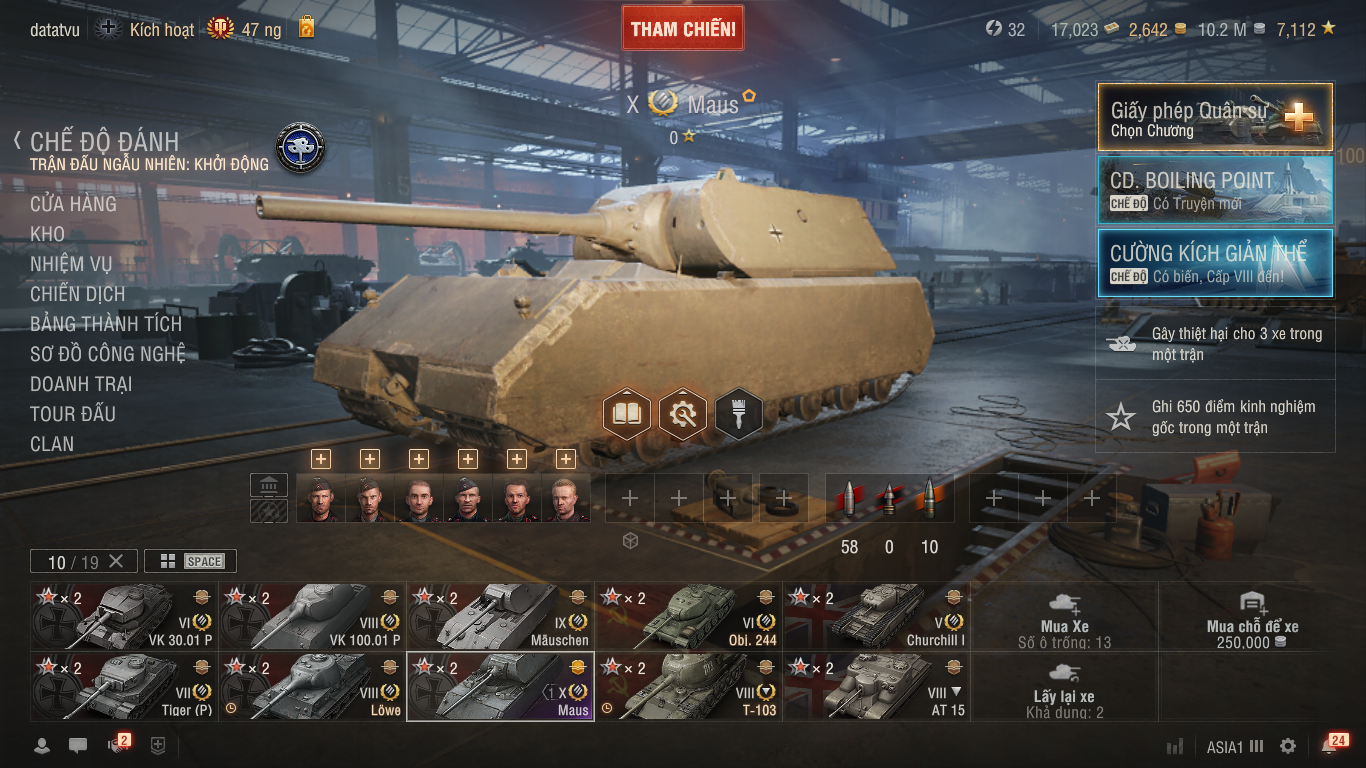
Task: Open the DOANH TRẠI barracks
Action: (81, 384)
